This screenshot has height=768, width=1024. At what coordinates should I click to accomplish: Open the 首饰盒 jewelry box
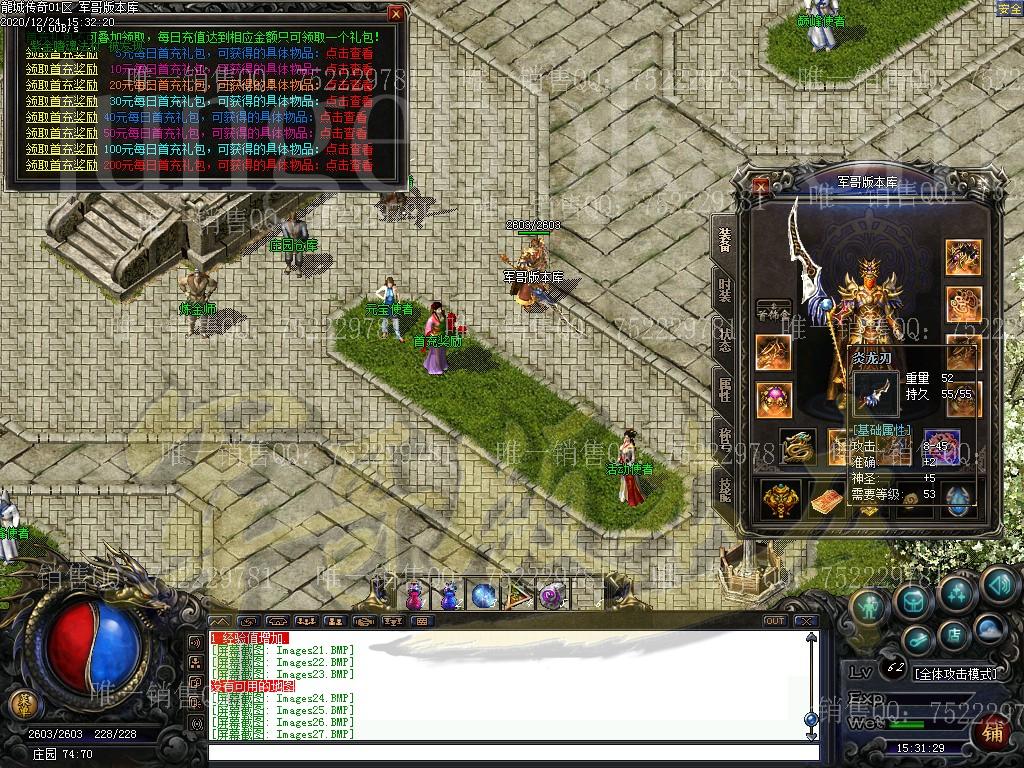click(x=773, y=311)
